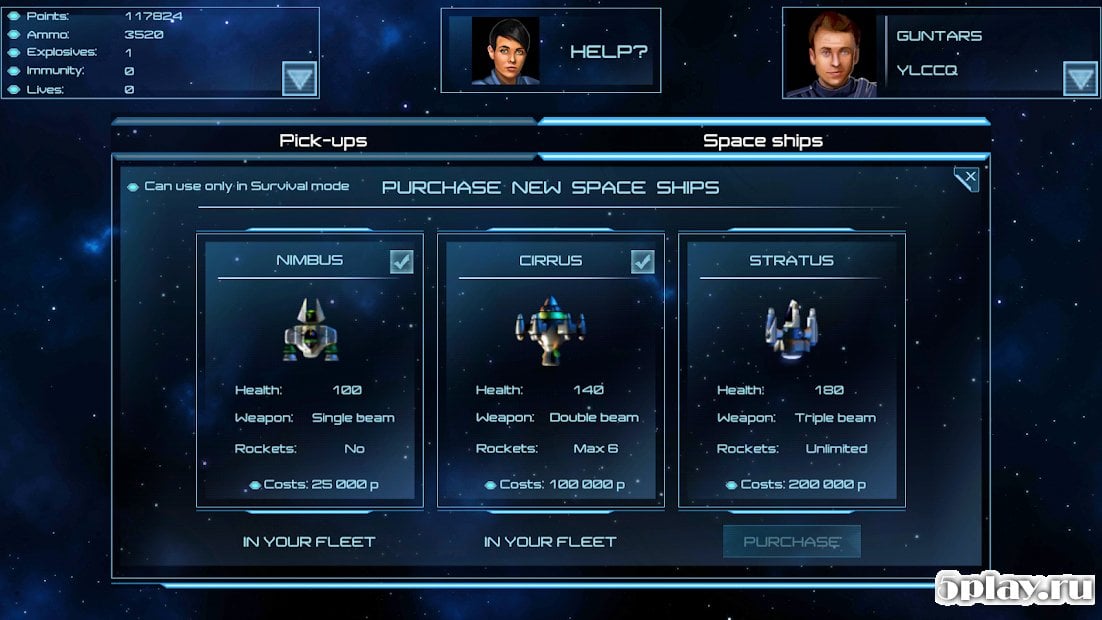Pick the Stratus spaceship image
This screenshot has height=620, width=1102.
[791, 329]
